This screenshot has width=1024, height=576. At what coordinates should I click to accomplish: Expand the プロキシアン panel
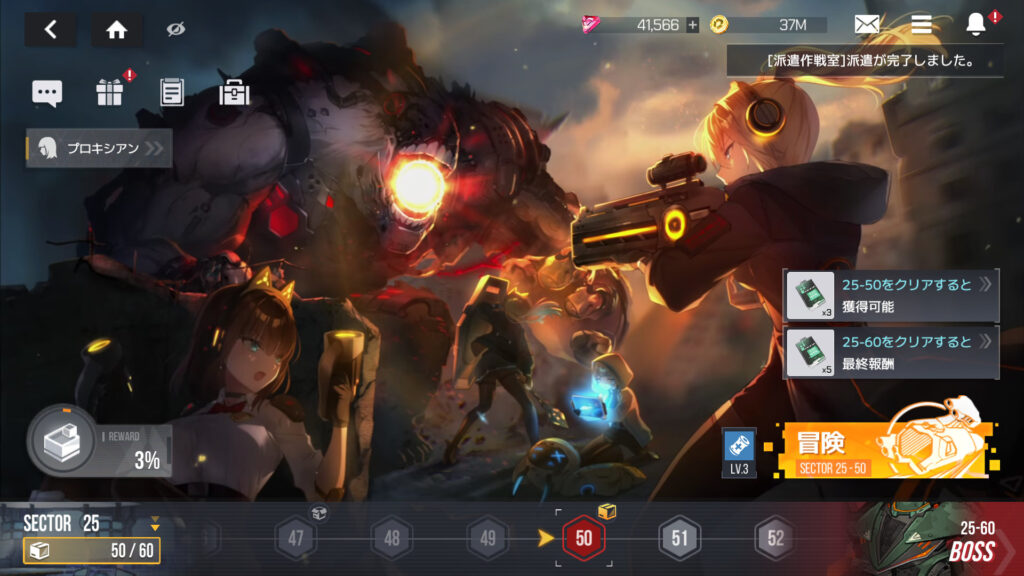point(99,149)
